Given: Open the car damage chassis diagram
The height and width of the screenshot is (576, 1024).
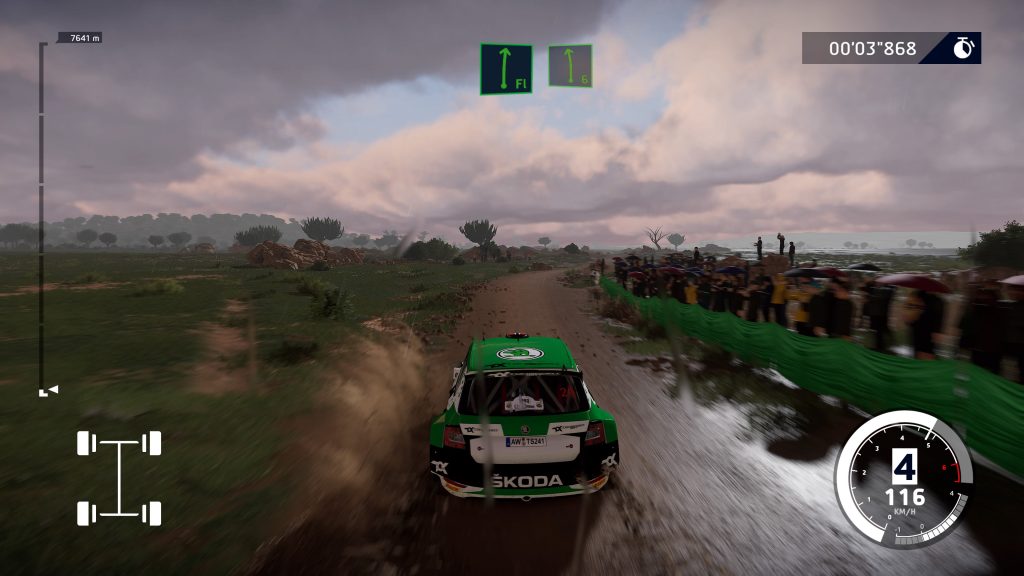Looking at the screenshot, I should (119, 478).
